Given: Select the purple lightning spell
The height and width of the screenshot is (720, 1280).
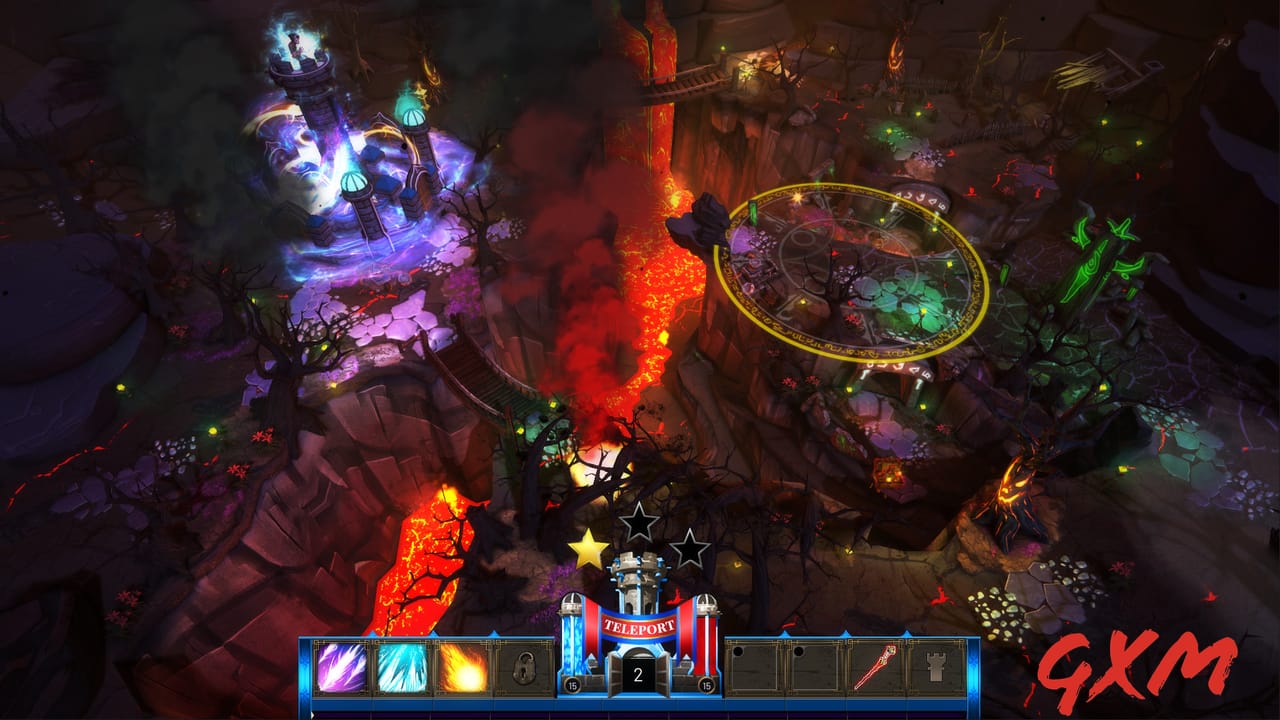Looking at the screenshot, I should (x=342, y=668).
